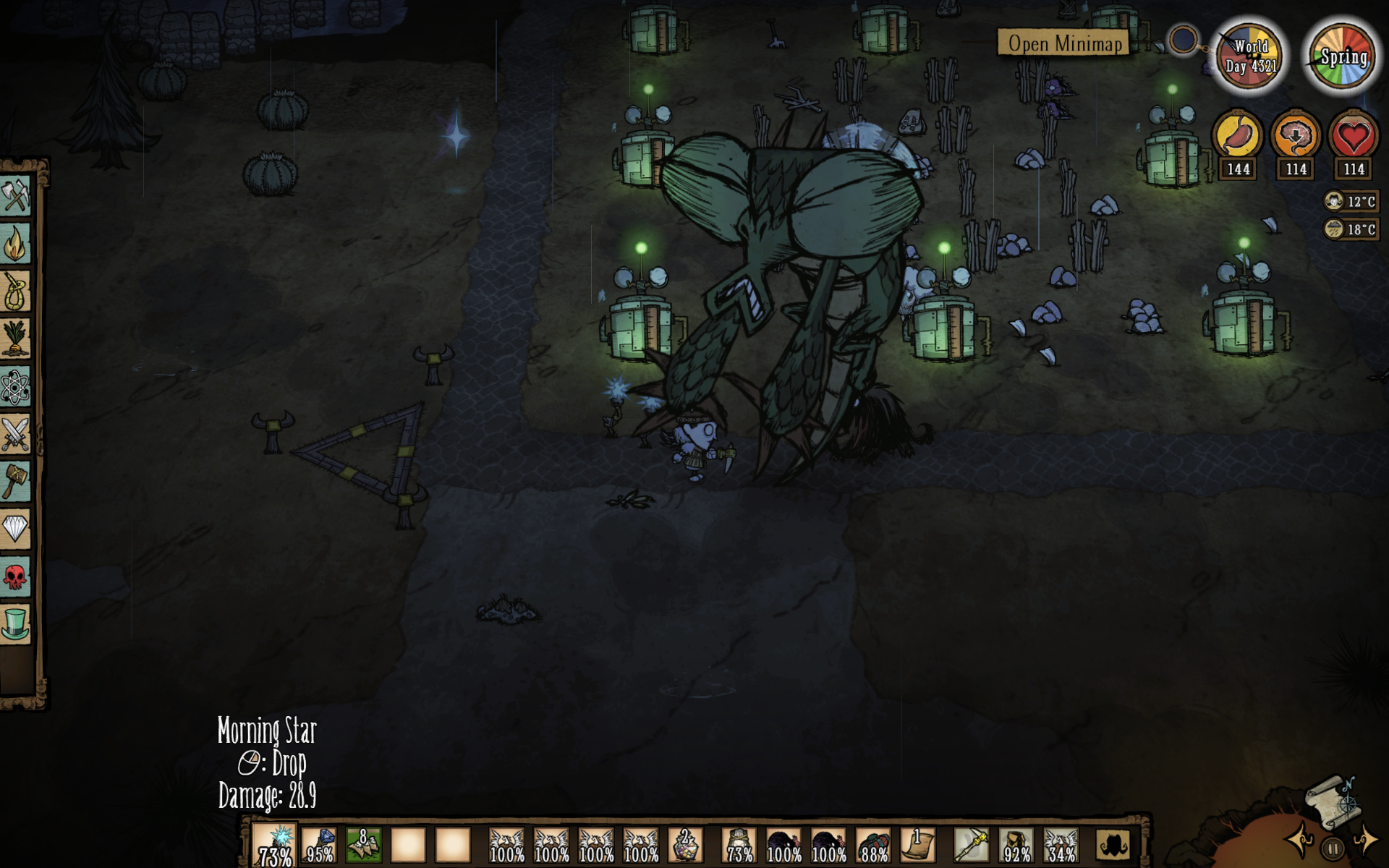This screenshot has width=1389, height=868.
Task: Open the Structures hammer crafting tab
Action: 15,482
